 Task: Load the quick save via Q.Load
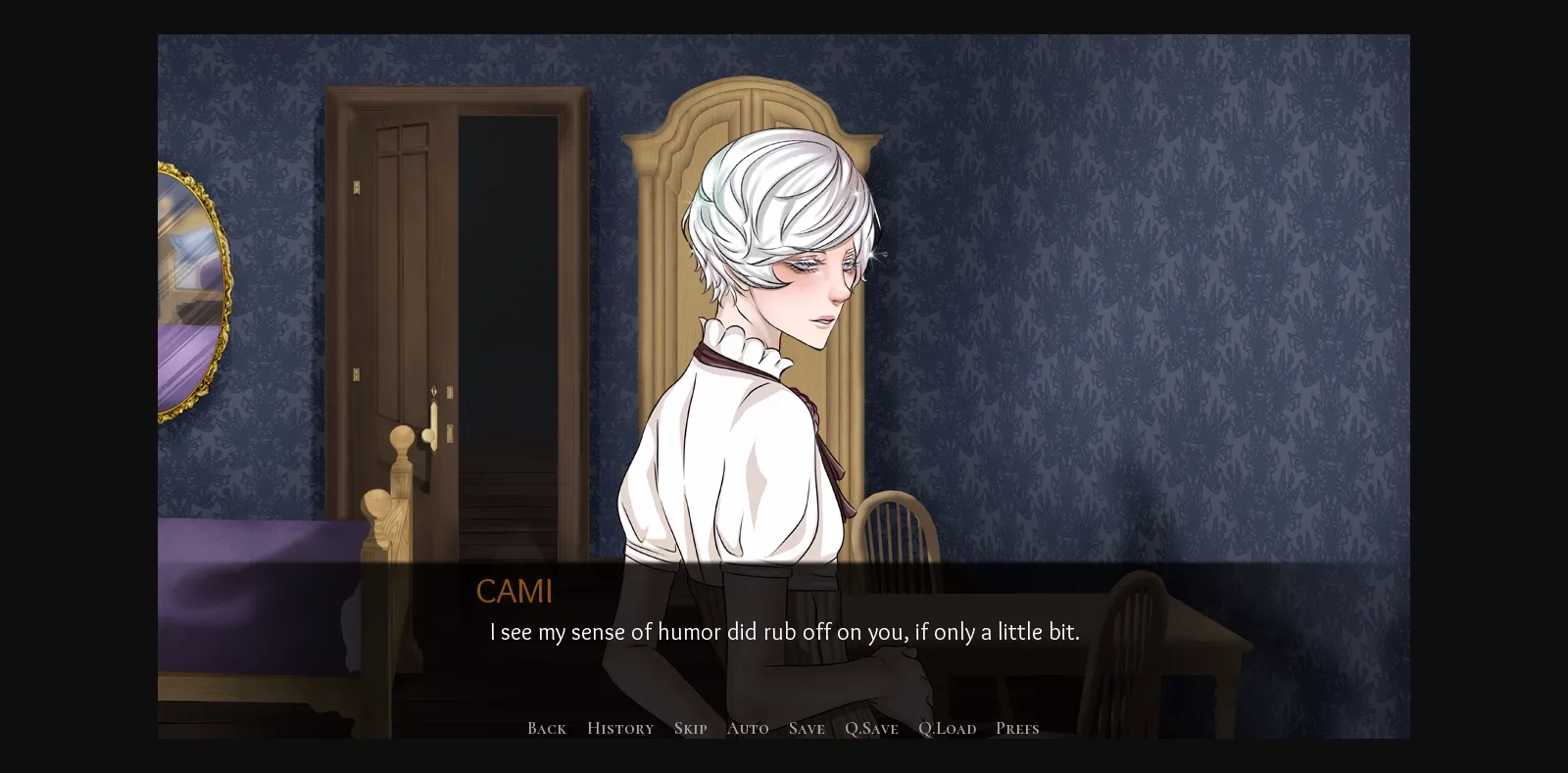(947, 728)
